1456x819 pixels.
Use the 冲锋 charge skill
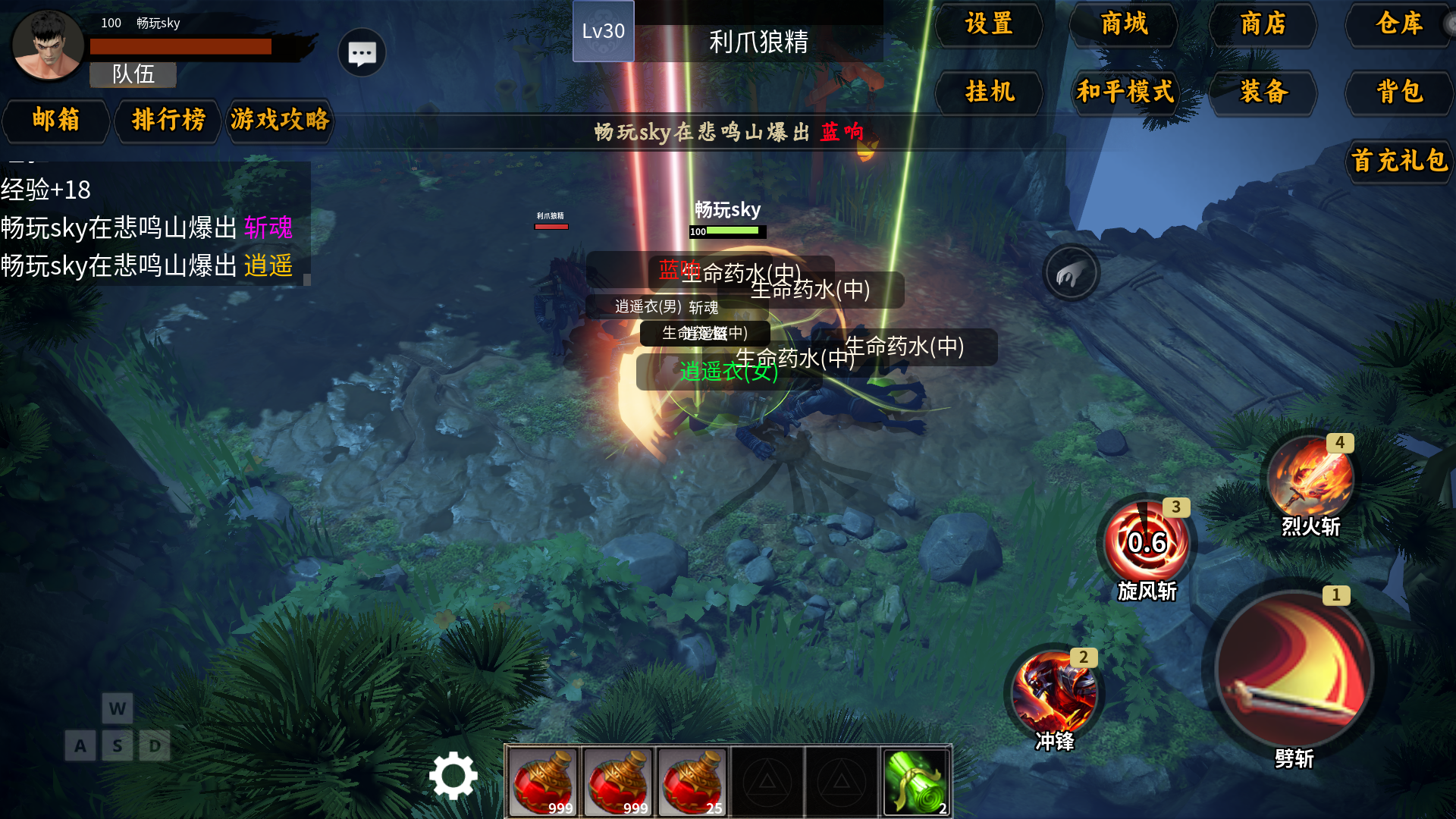pyautogui.click(x=1056, y=692)
